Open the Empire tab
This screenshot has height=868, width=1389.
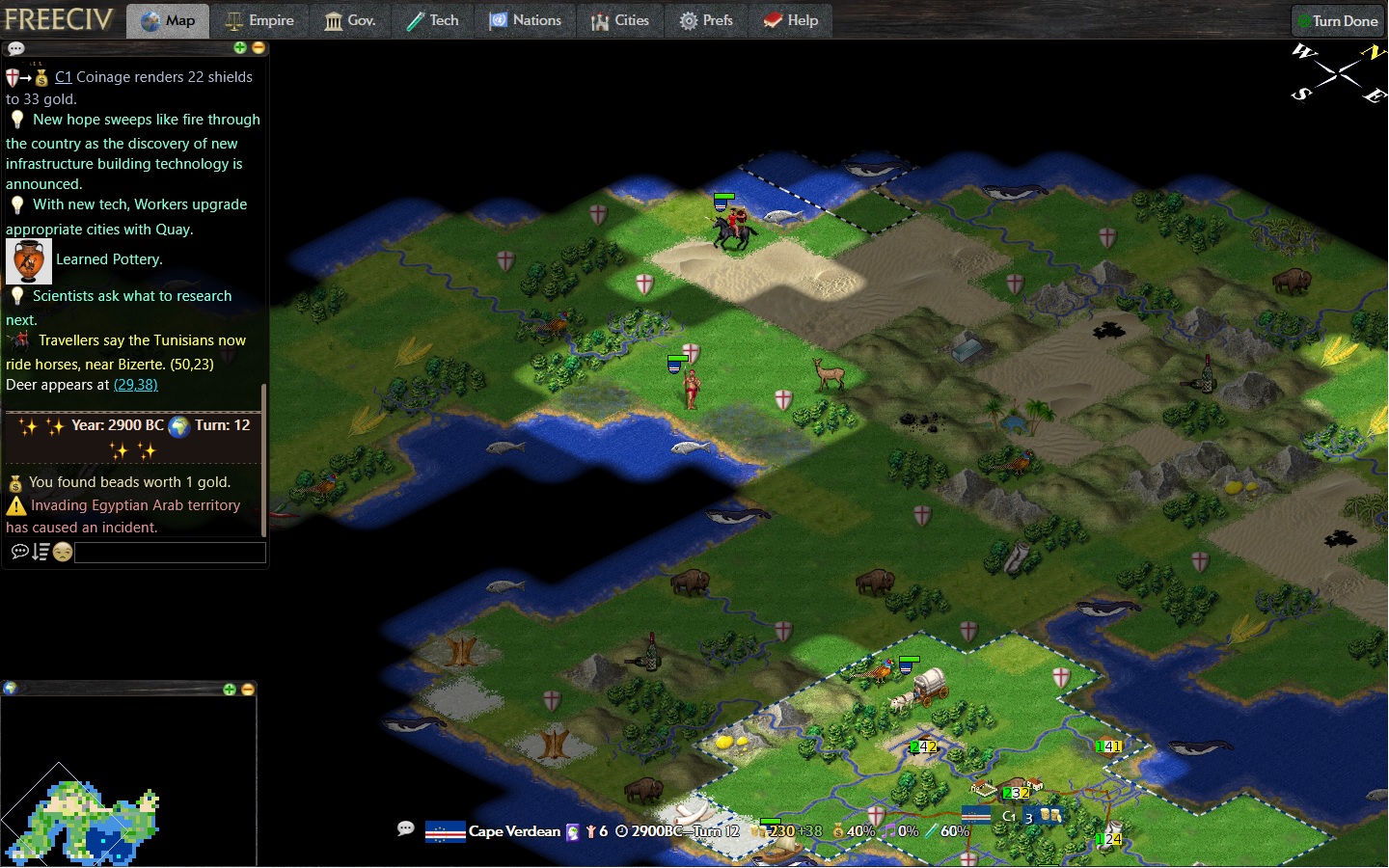[259, 20]
